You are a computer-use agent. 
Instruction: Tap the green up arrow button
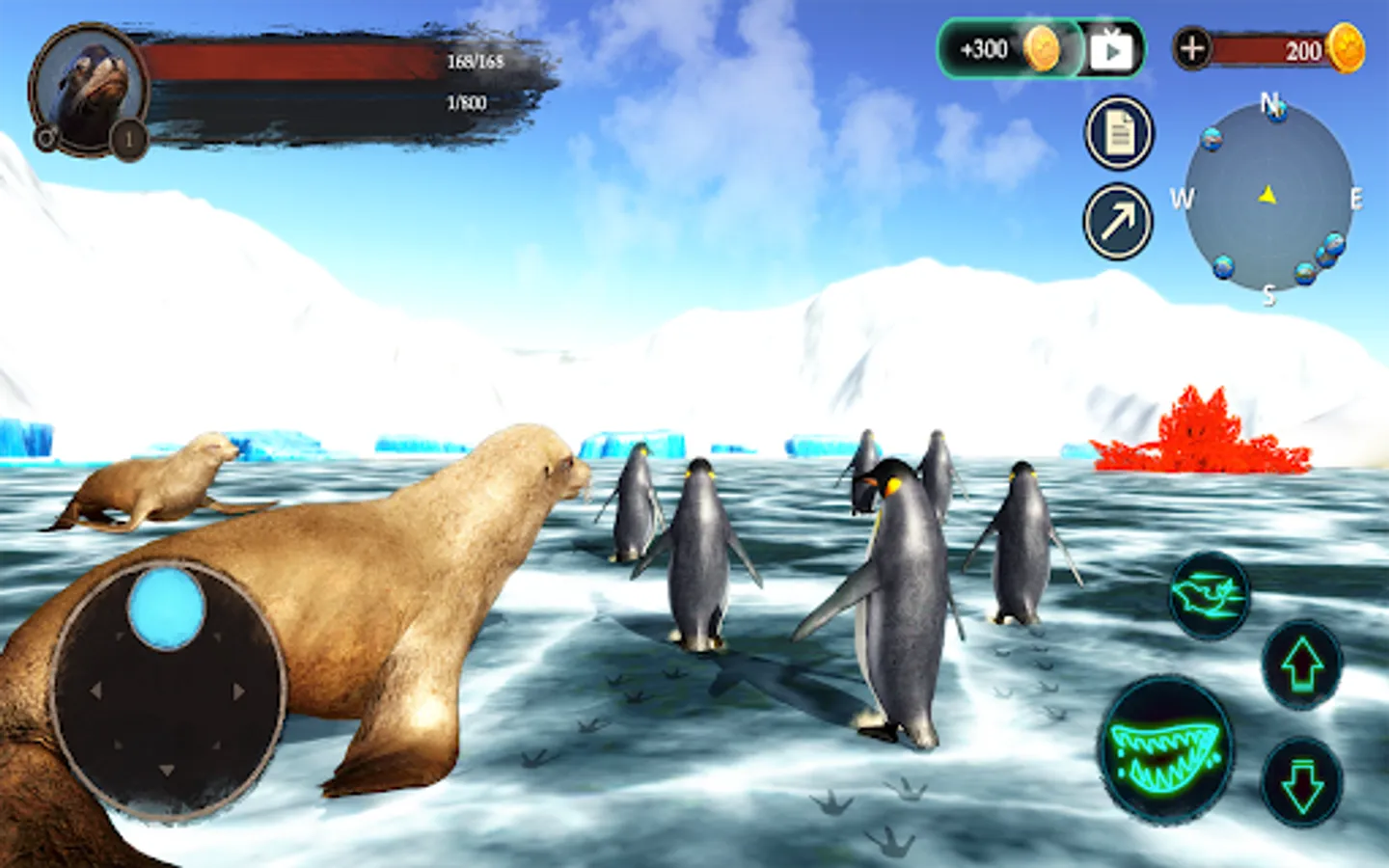point(1302,665)
